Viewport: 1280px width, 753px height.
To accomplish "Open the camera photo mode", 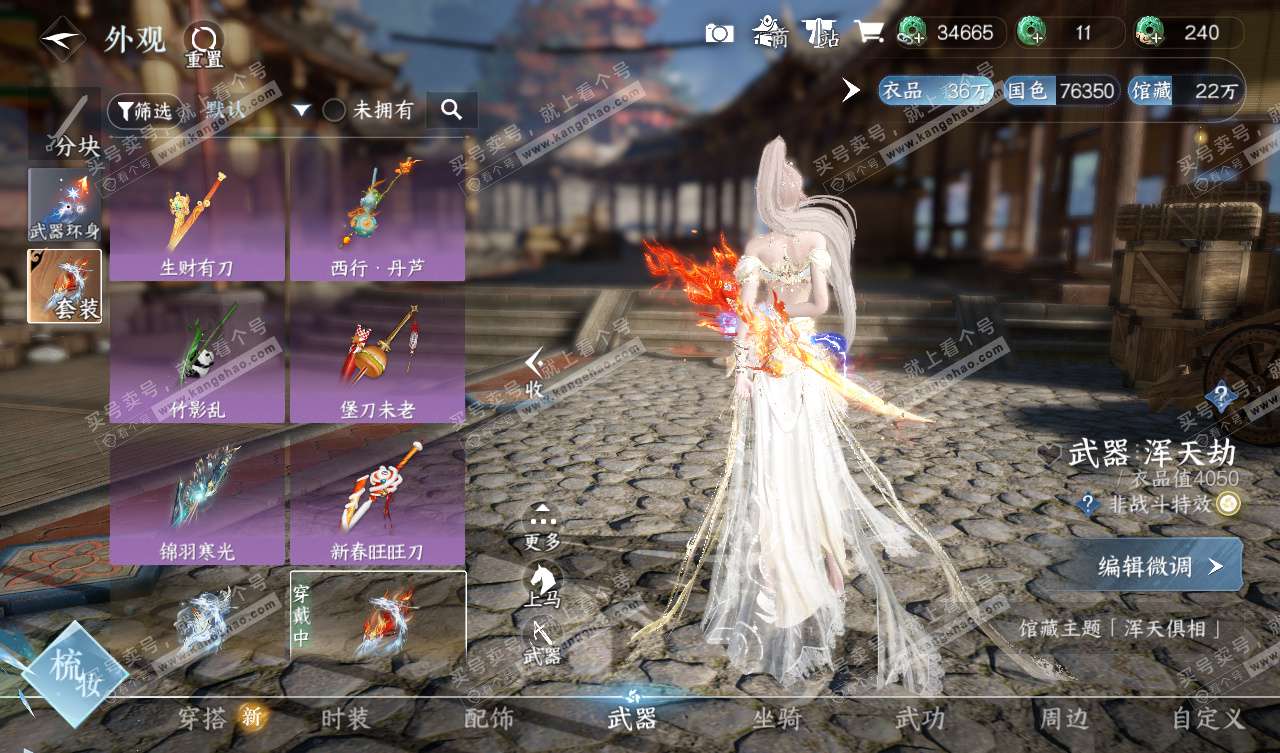I will 719,33.
